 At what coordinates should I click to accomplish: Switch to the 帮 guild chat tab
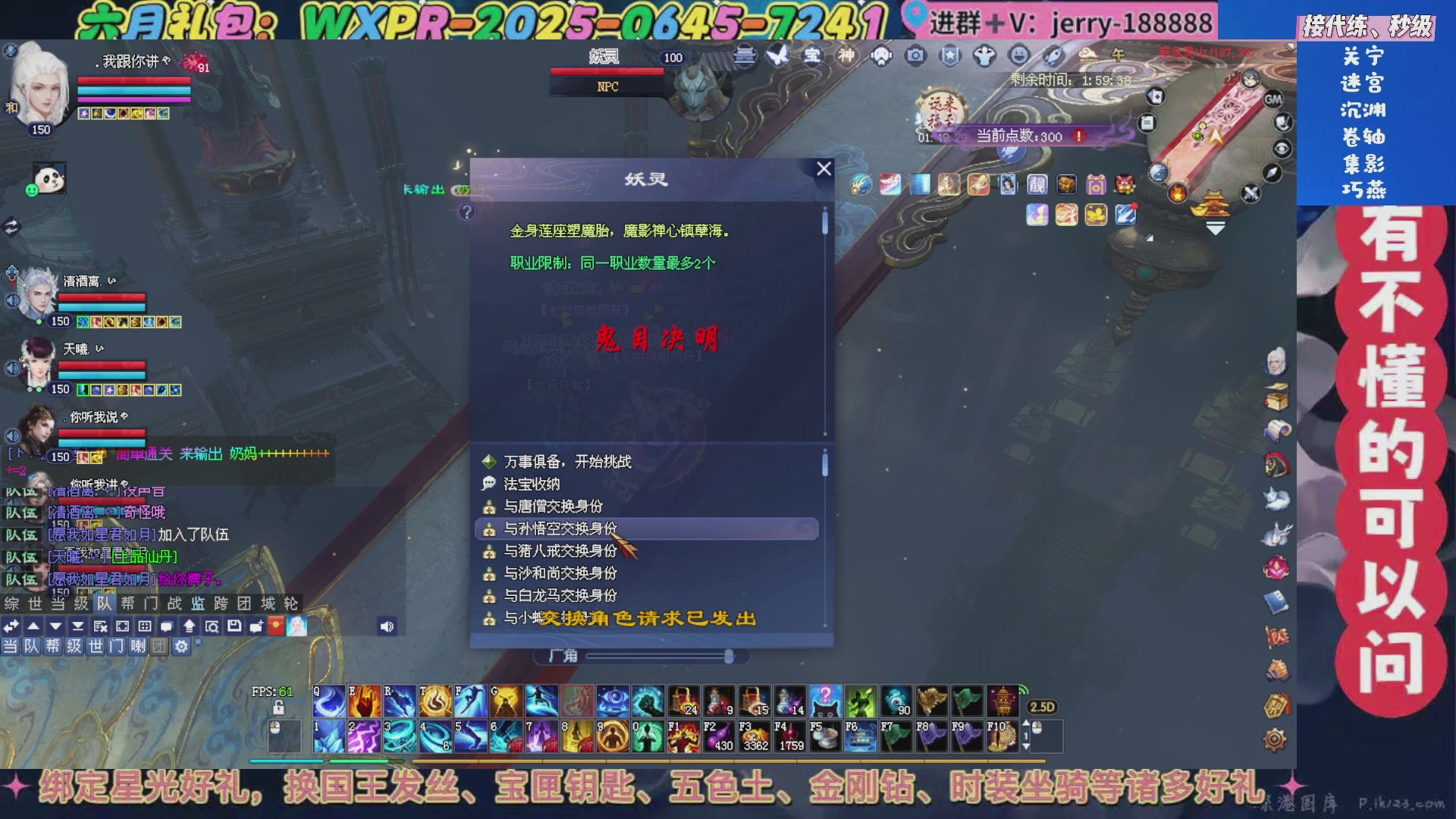click(x=129, y=604)
